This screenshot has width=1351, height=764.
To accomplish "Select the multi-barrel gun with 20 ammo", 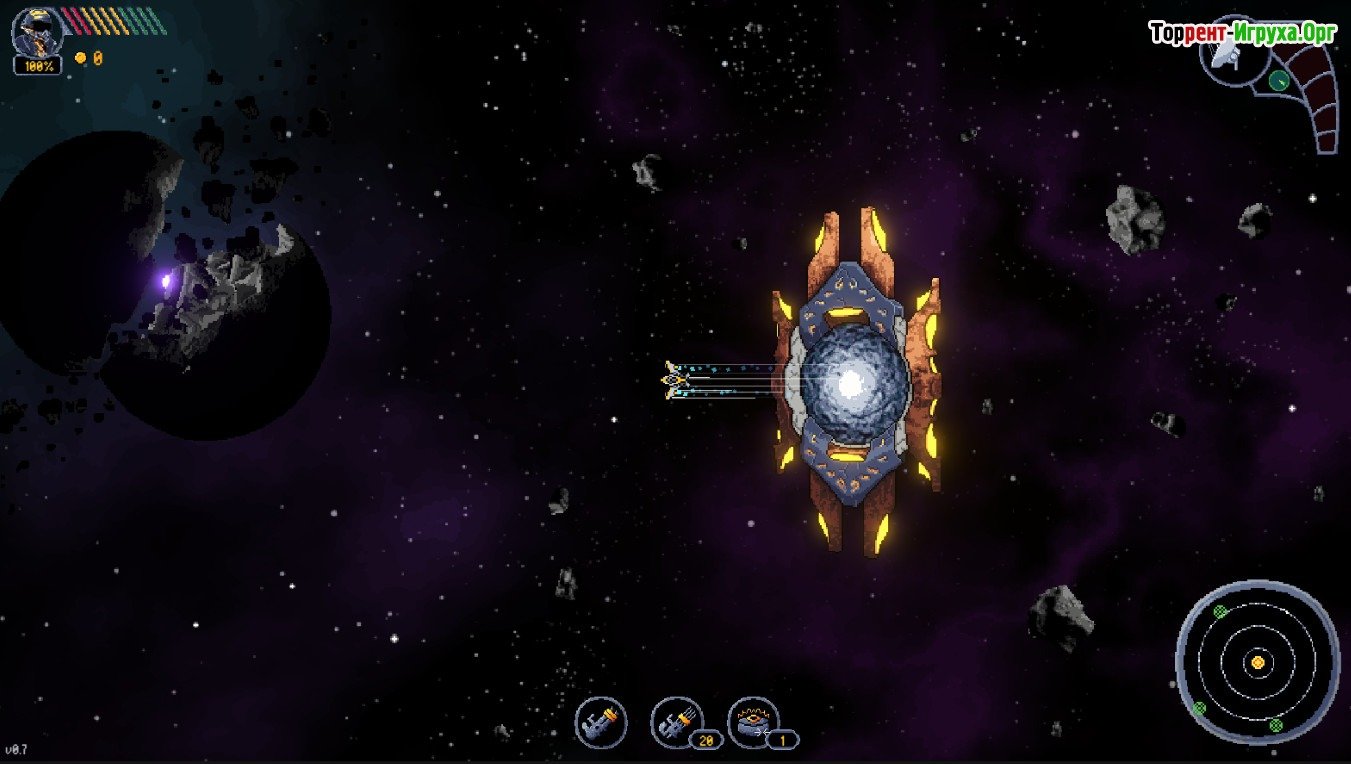I will tap(677, 721).
